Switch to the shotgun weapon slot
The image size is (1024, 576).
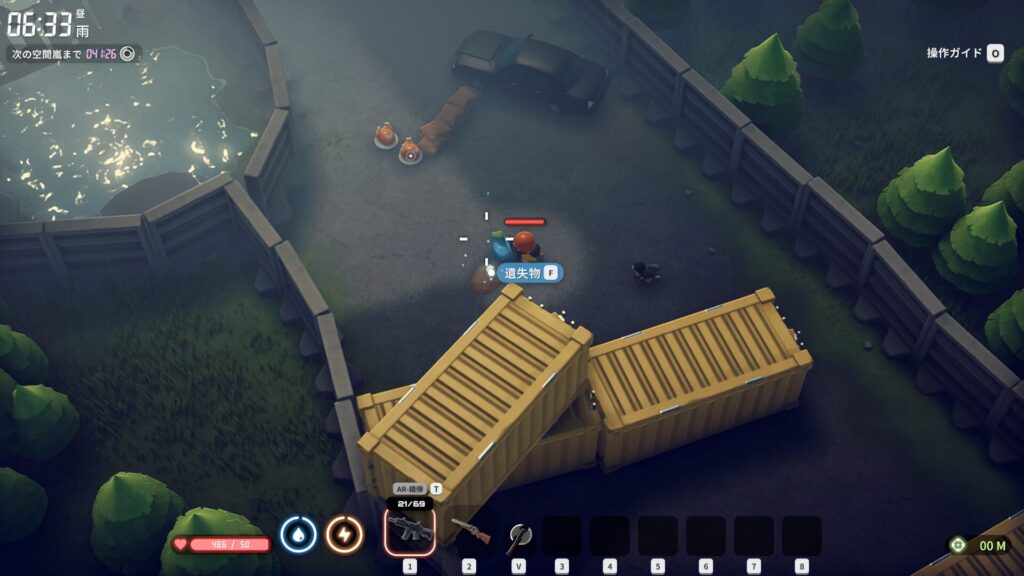click(x=469, y=533)
